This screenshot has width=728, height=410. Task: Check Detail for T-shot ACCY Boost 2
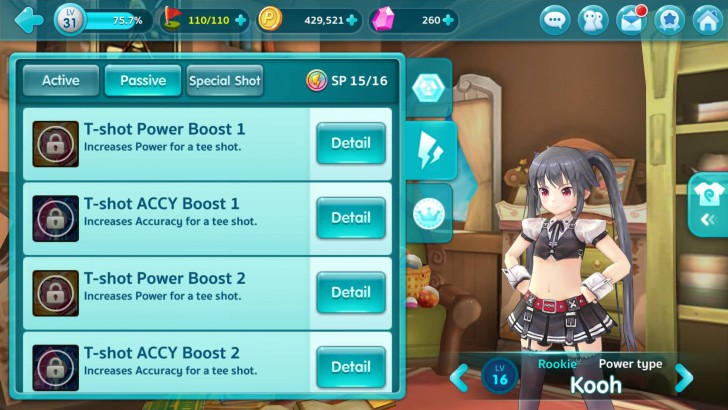(350, 366)
